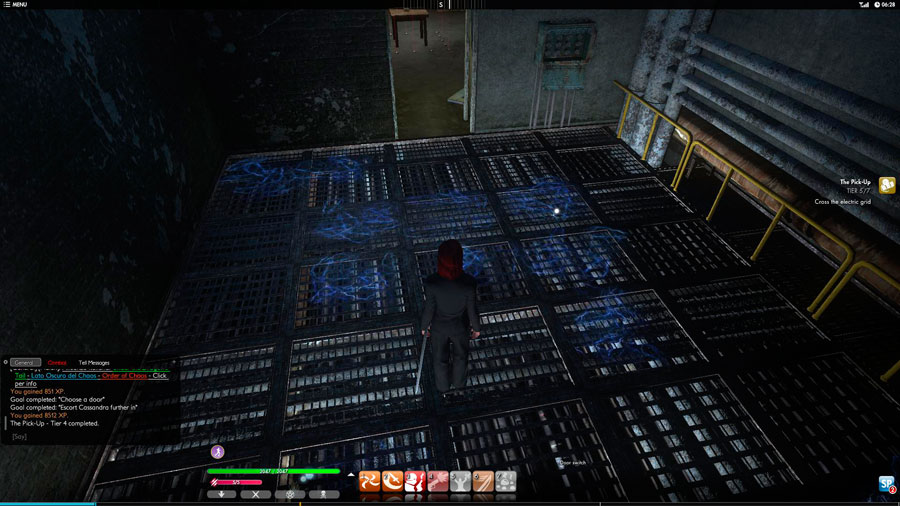
Task: Click the down-arrow button under the health bar
Action: tap(221, 494)
